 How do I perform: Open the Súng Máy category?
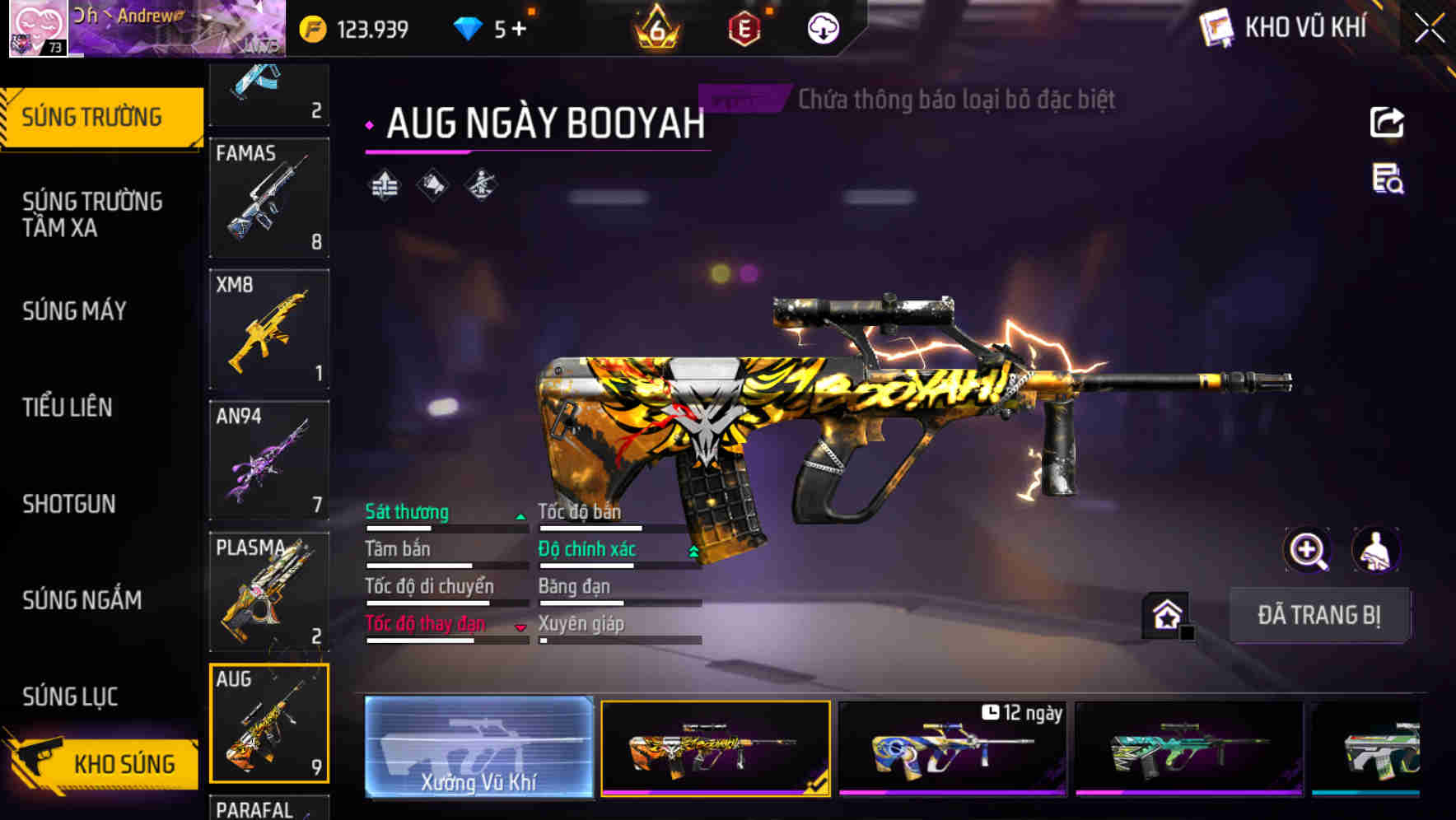click(74, 311)
